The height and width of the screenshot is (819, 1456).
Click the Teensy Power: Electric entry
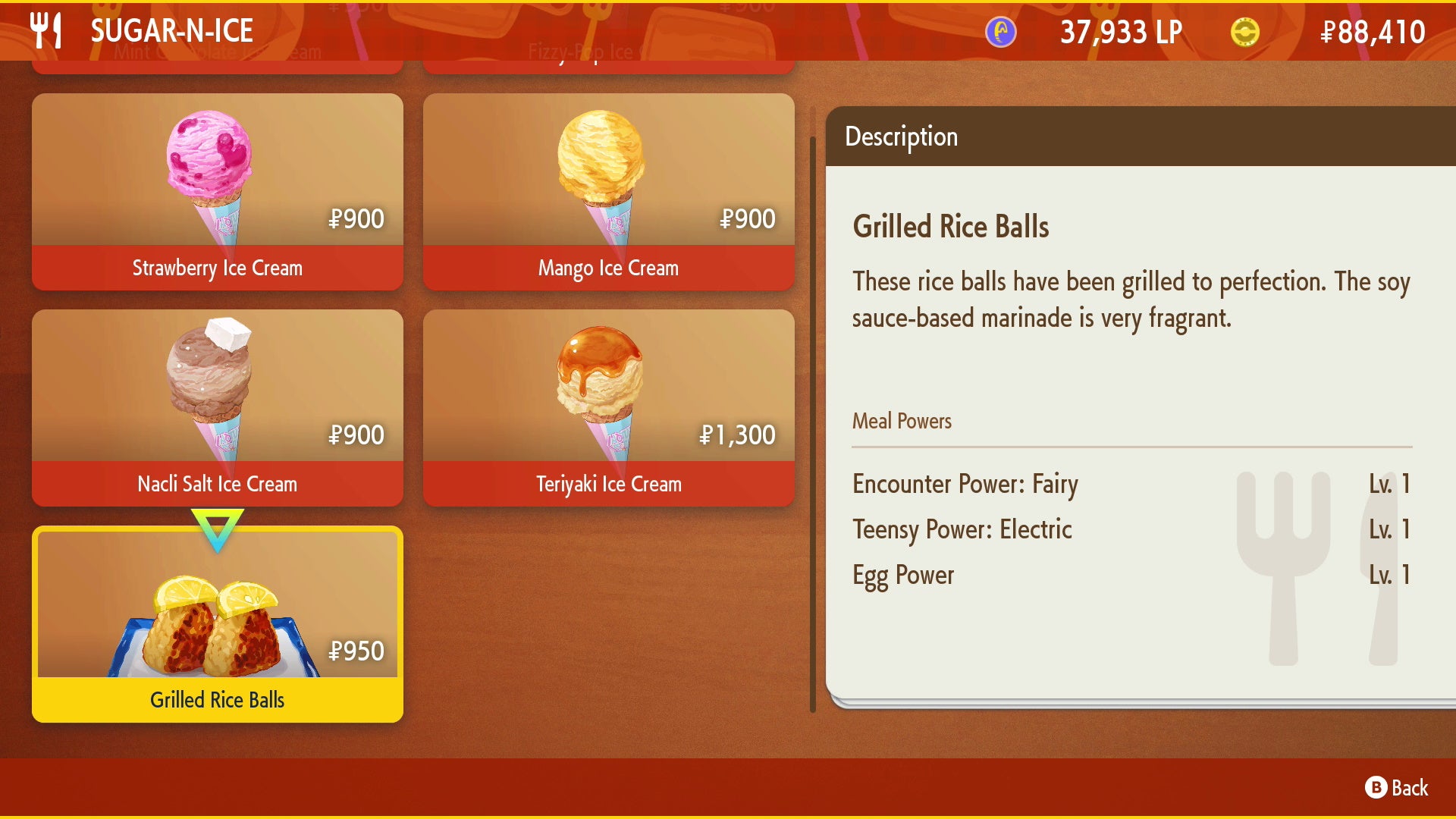coord(962,530)
